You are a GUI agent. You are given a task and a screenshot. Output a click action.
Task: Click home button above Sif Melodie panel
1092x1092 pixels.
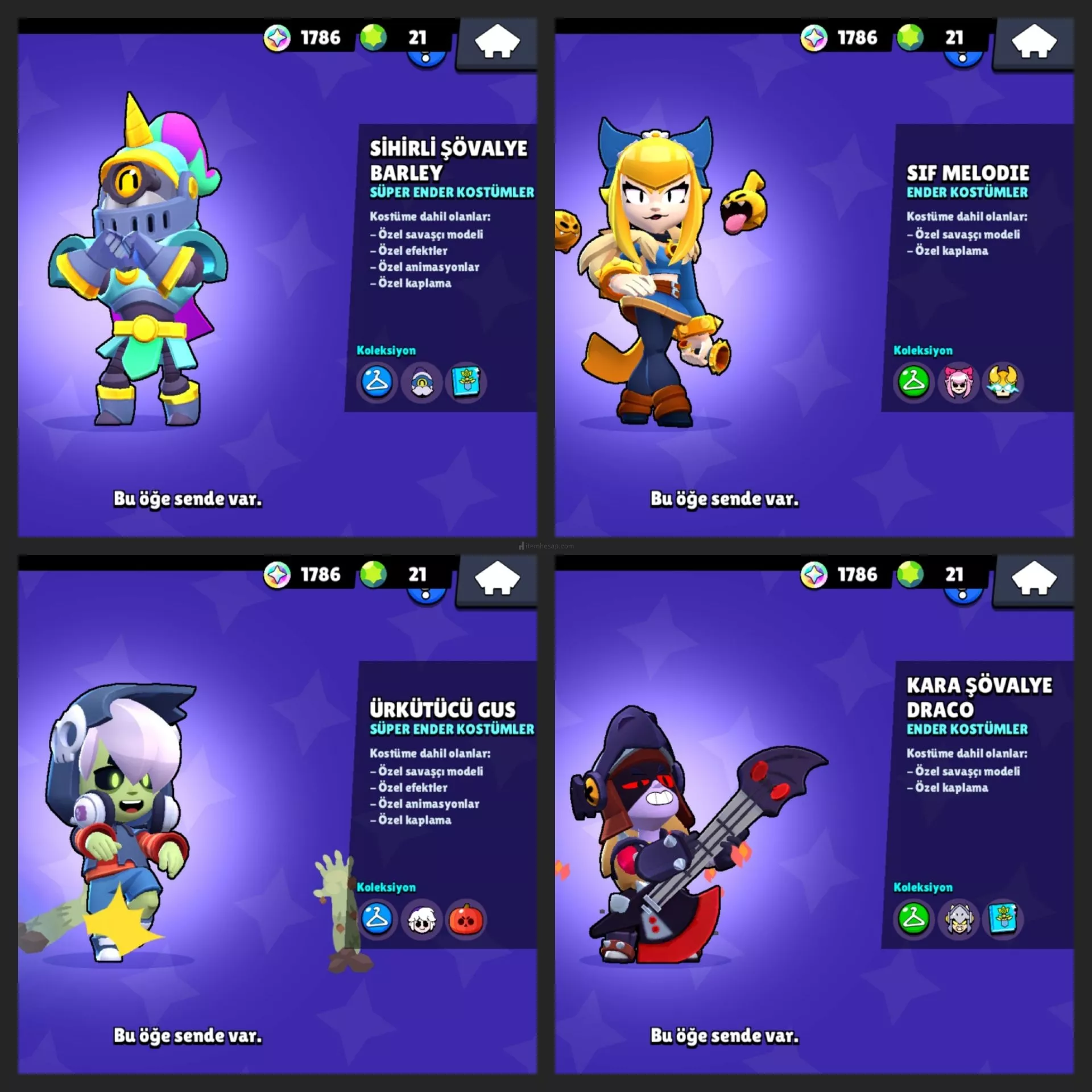pyautogui.click(x=1034, y=43)
